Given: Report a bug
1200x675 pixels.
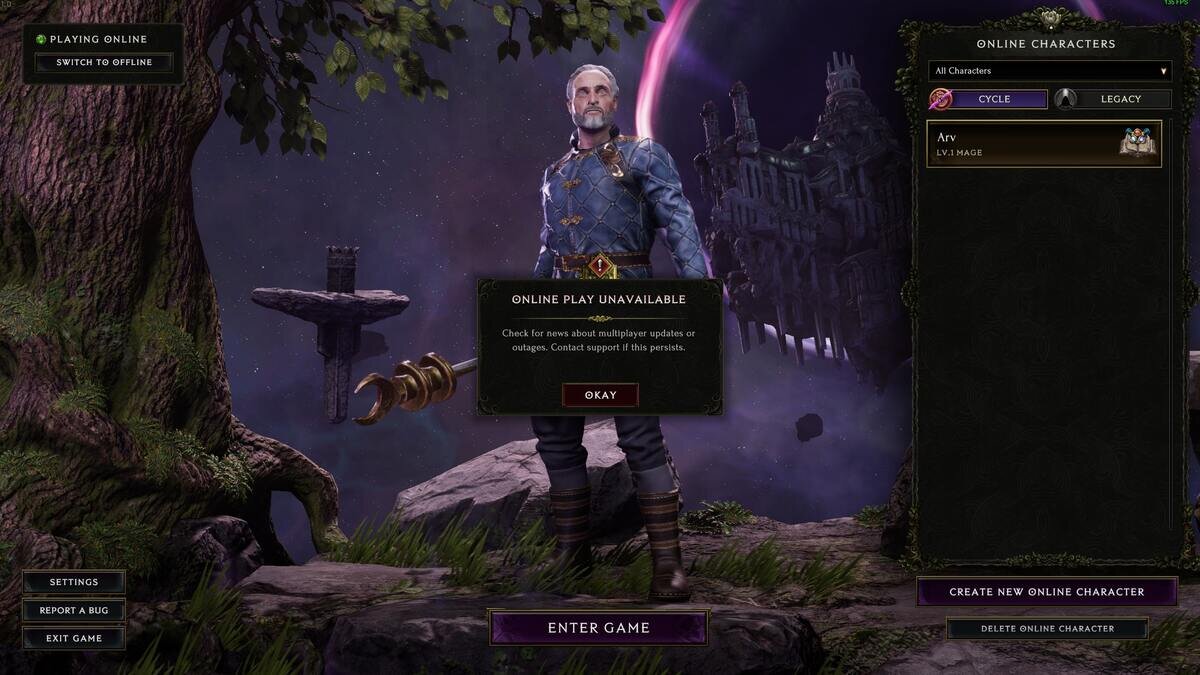Looking at the screenshot, I should tap(74, 610).
